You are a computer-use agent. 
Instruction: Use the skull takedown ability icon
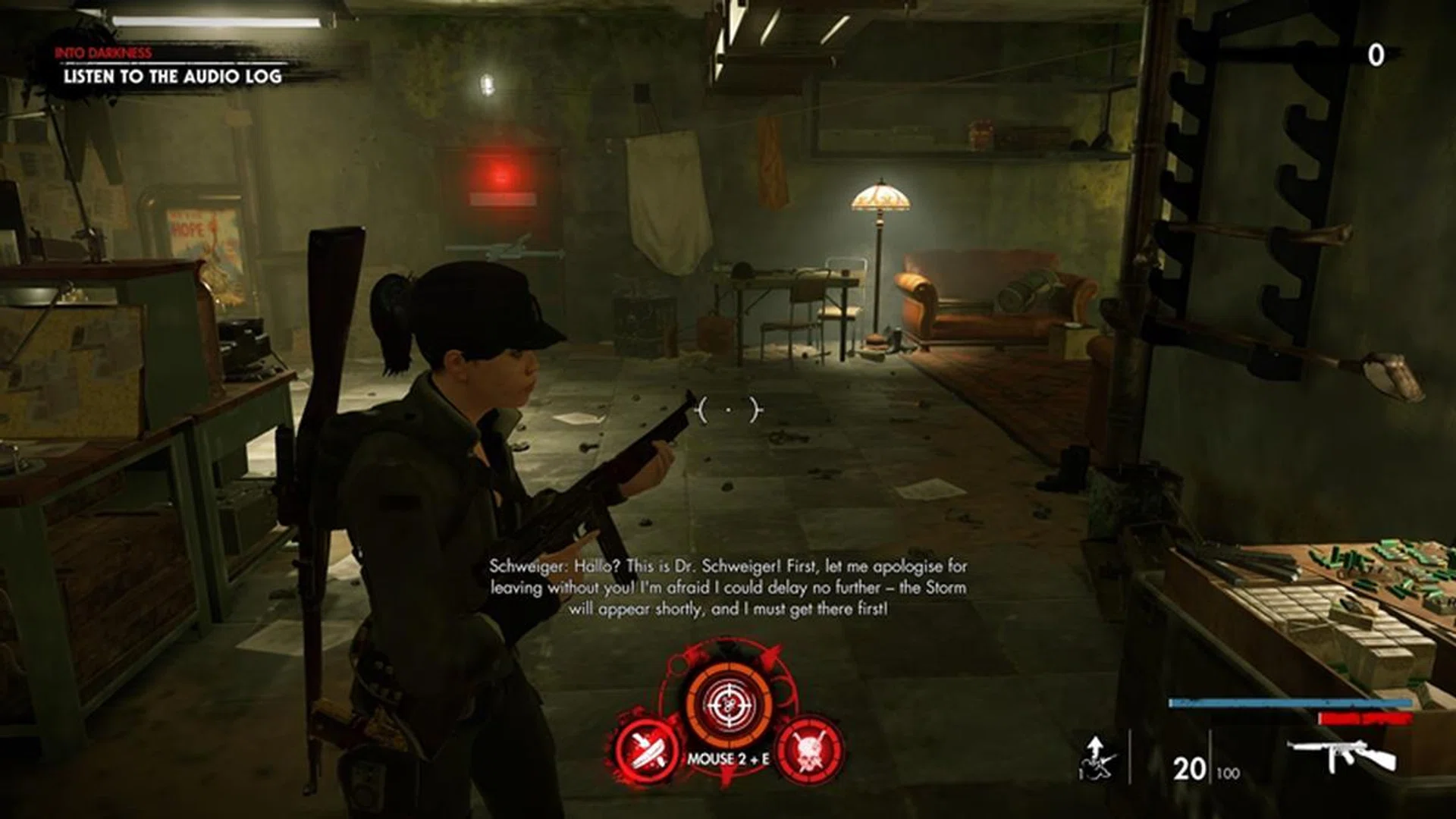pos(809,750)
